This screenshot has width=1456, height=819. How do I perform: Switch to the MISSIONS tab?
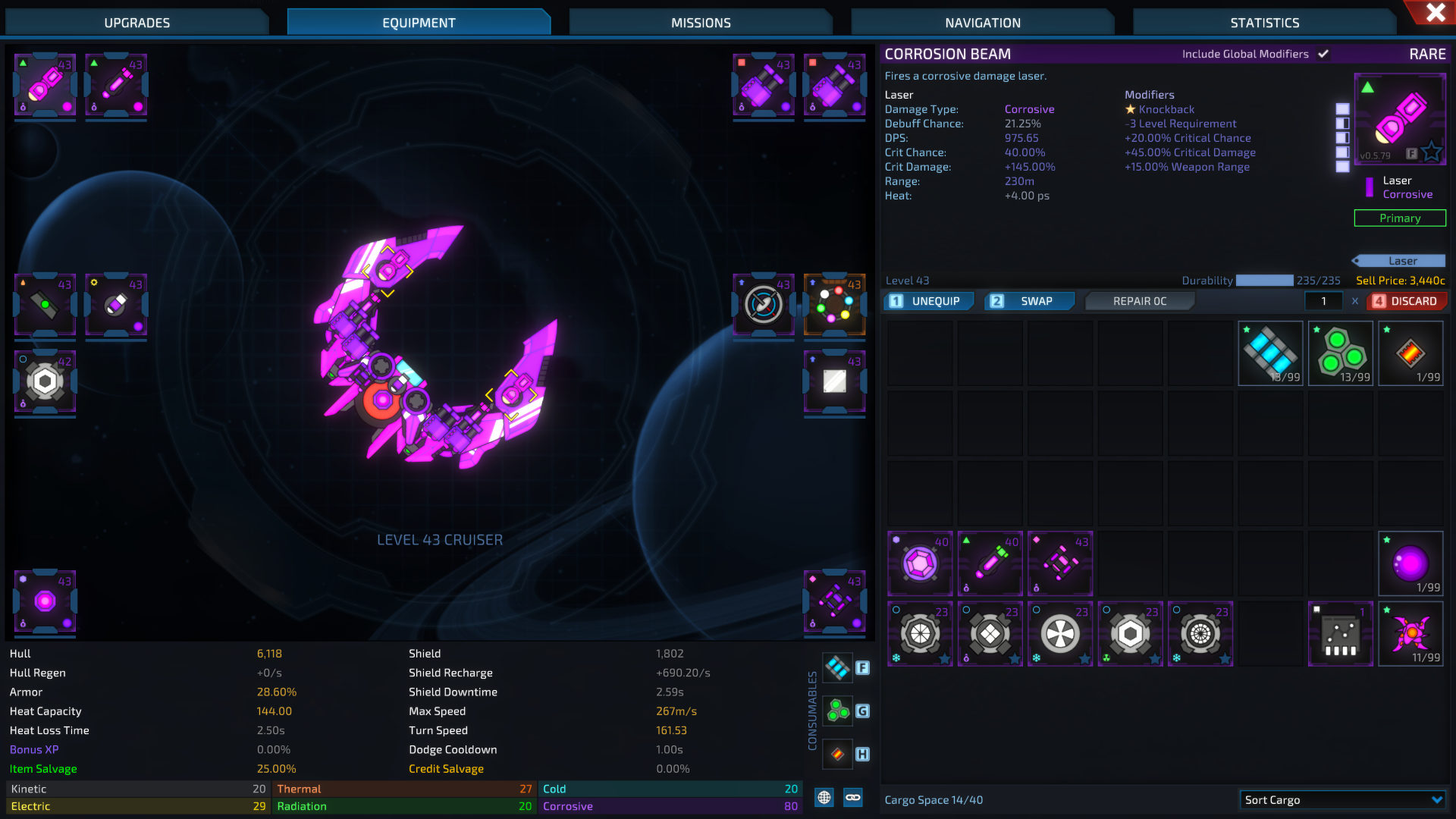pos(700,22)
